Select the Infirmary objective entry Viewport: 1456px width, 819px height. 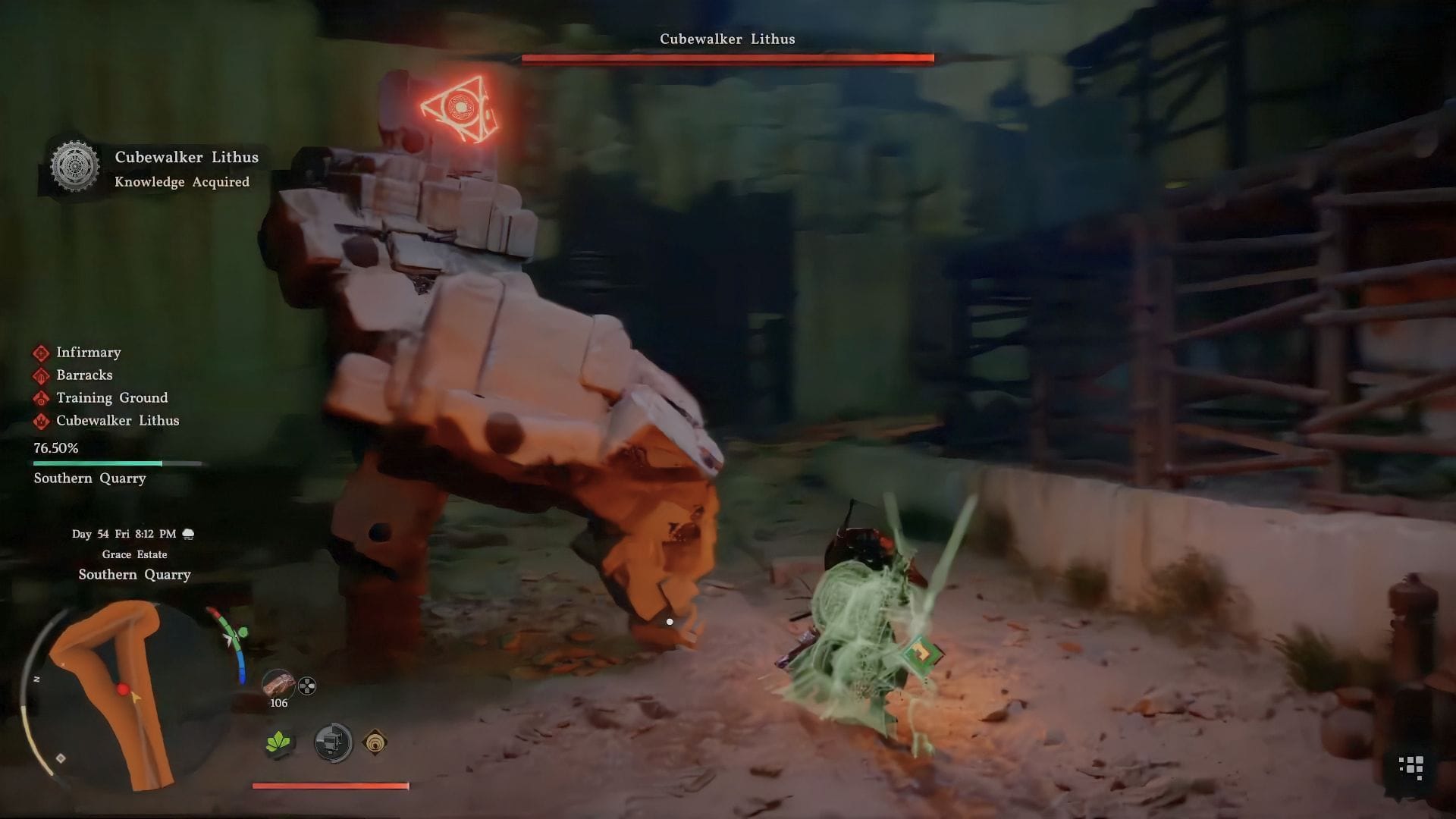tap(88, 353)
